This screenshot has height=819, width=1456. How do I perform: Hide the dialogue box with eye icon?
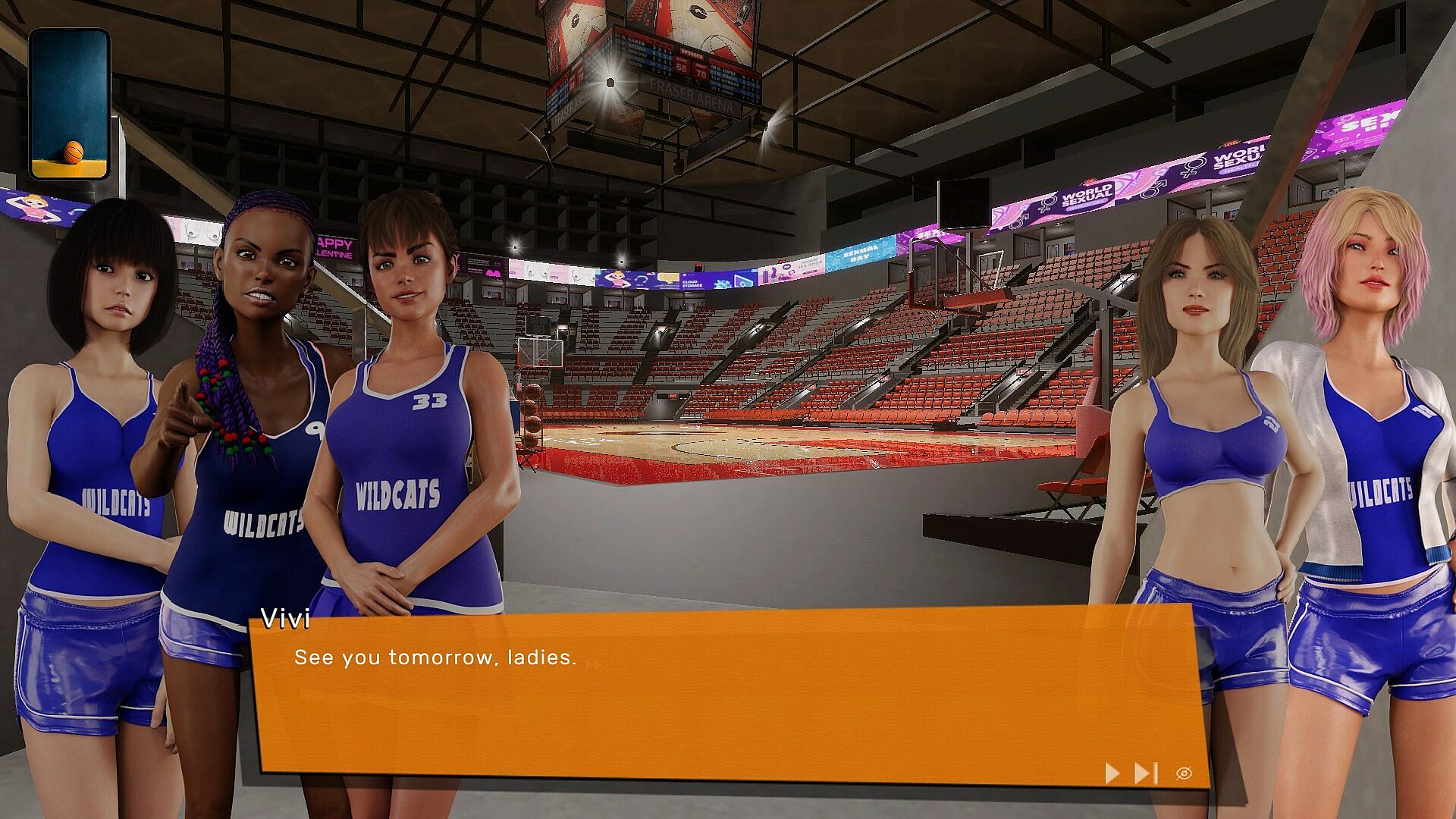pos(1184,773)
